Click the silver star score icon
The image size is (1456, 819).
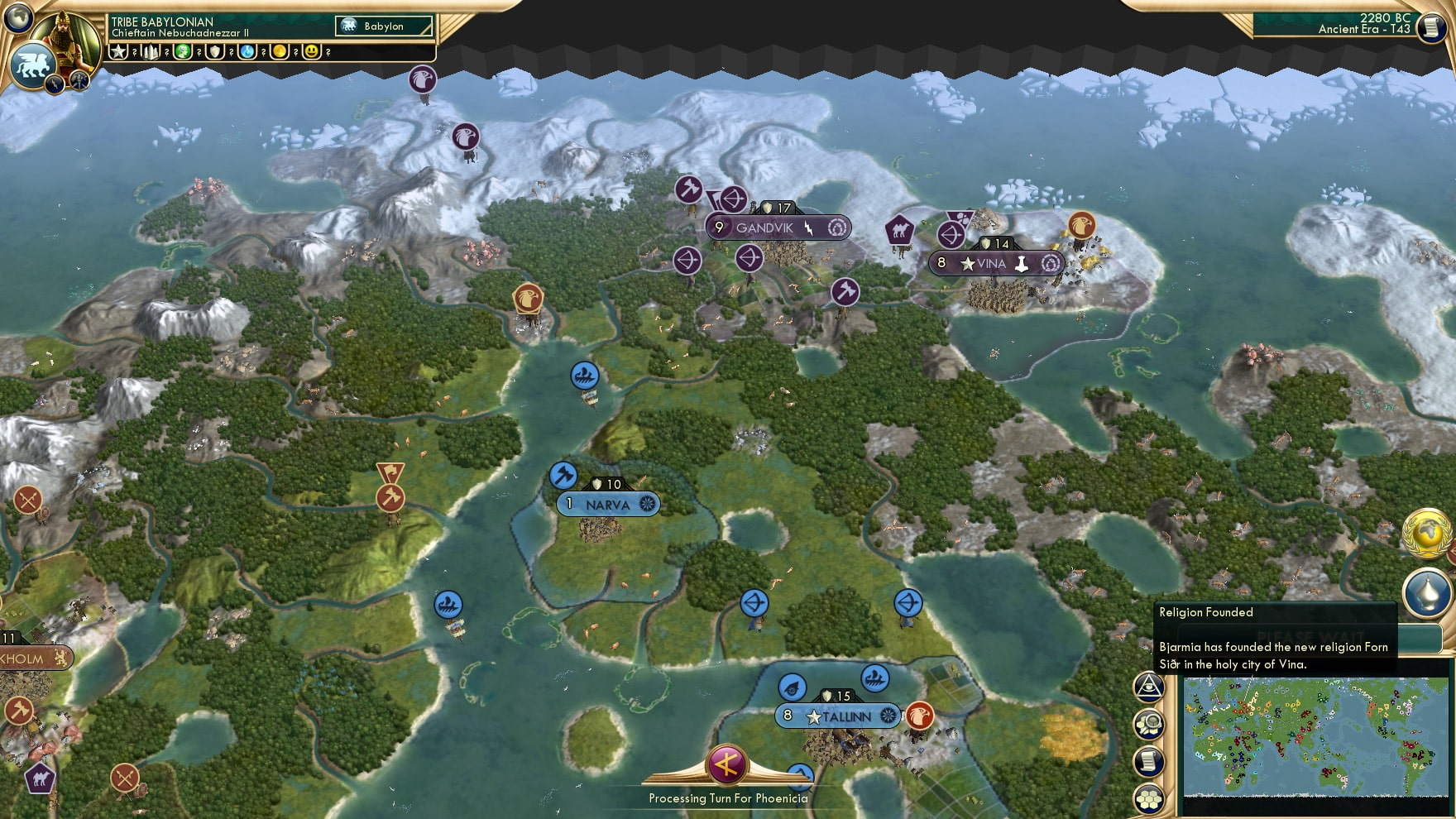click(118, 53)
